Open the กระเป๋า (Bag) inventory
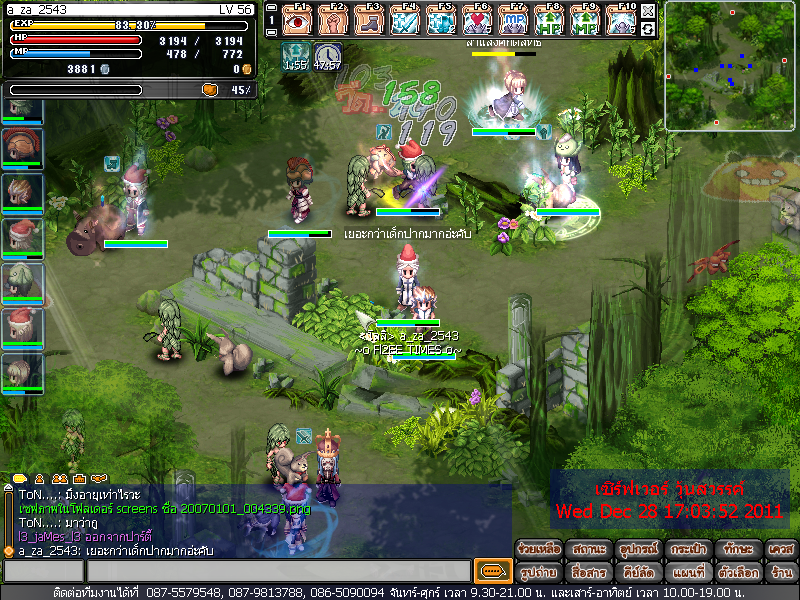This screenshot has height=600, width=800. coord(686,549)
